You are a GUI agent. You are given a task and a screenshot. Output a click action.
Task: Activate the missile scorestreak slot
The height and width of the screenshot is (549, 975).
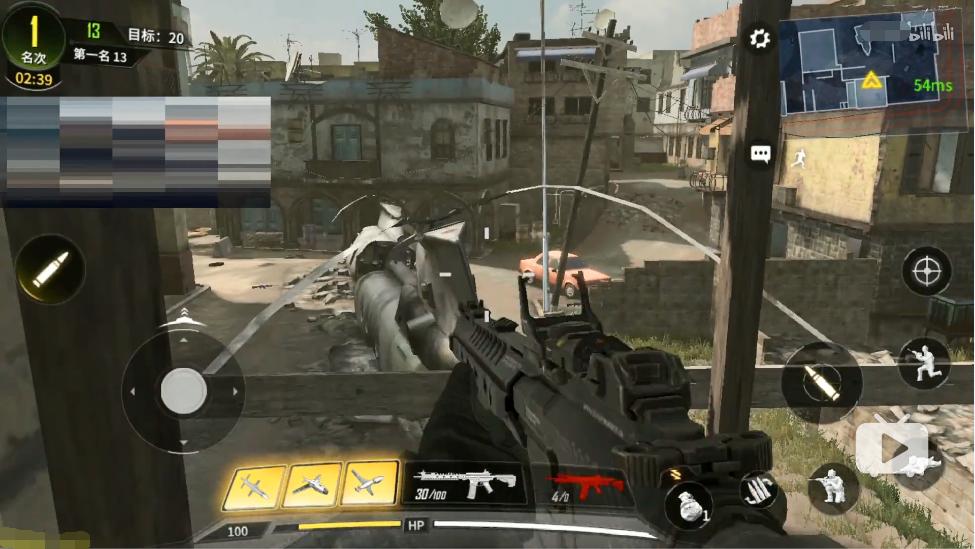253,486
